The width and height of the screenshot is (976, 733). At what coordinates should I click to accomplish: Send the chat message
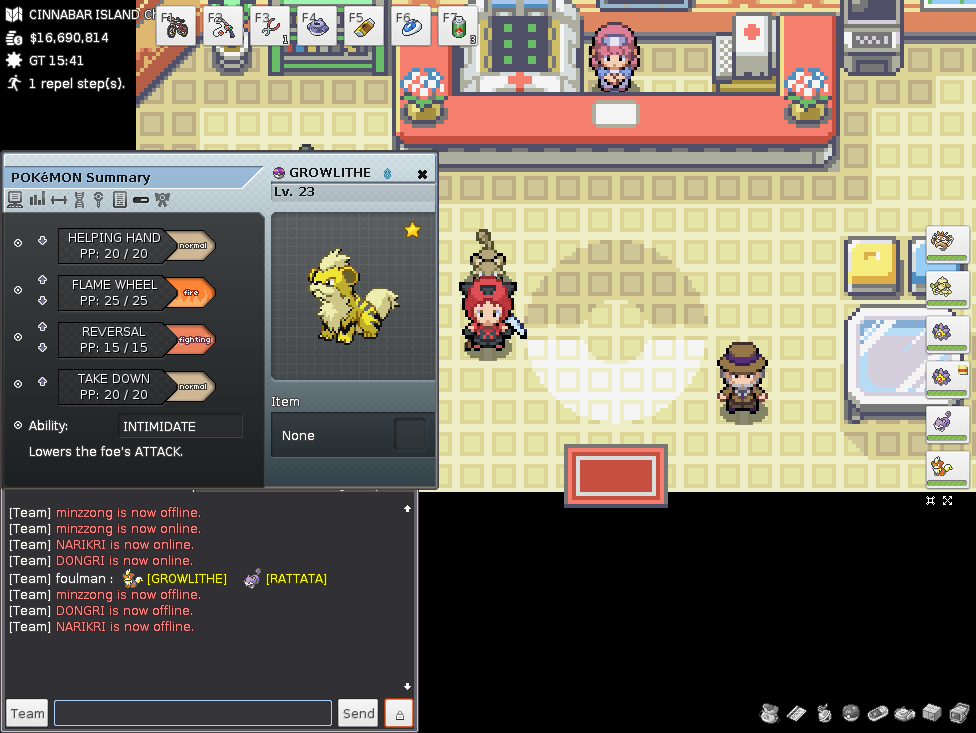click(x=358, y=713)
